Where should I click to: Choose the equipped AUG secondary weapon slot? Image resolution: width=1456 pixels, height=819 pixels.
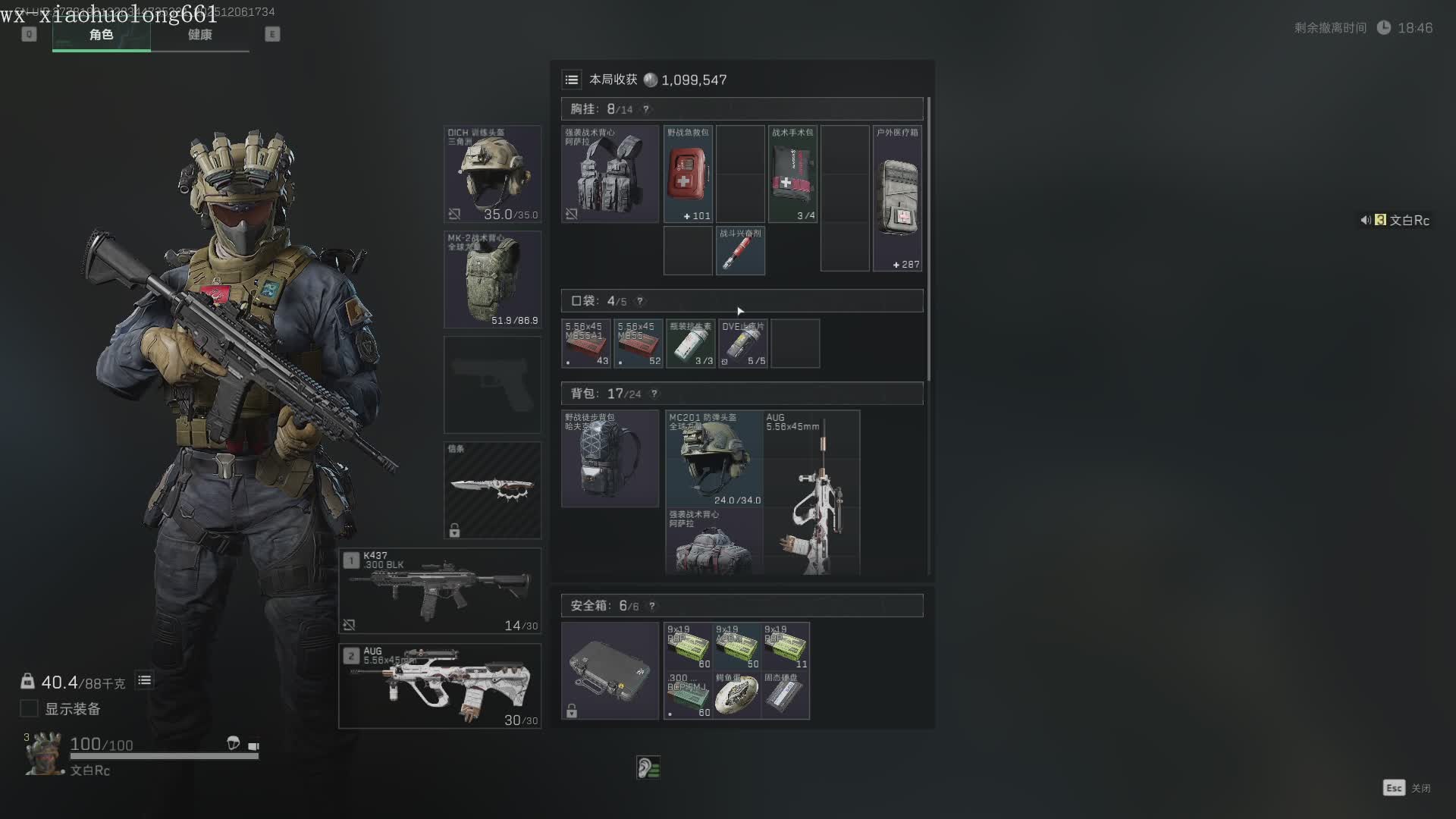pyautogui.click(x=440, y=686)
